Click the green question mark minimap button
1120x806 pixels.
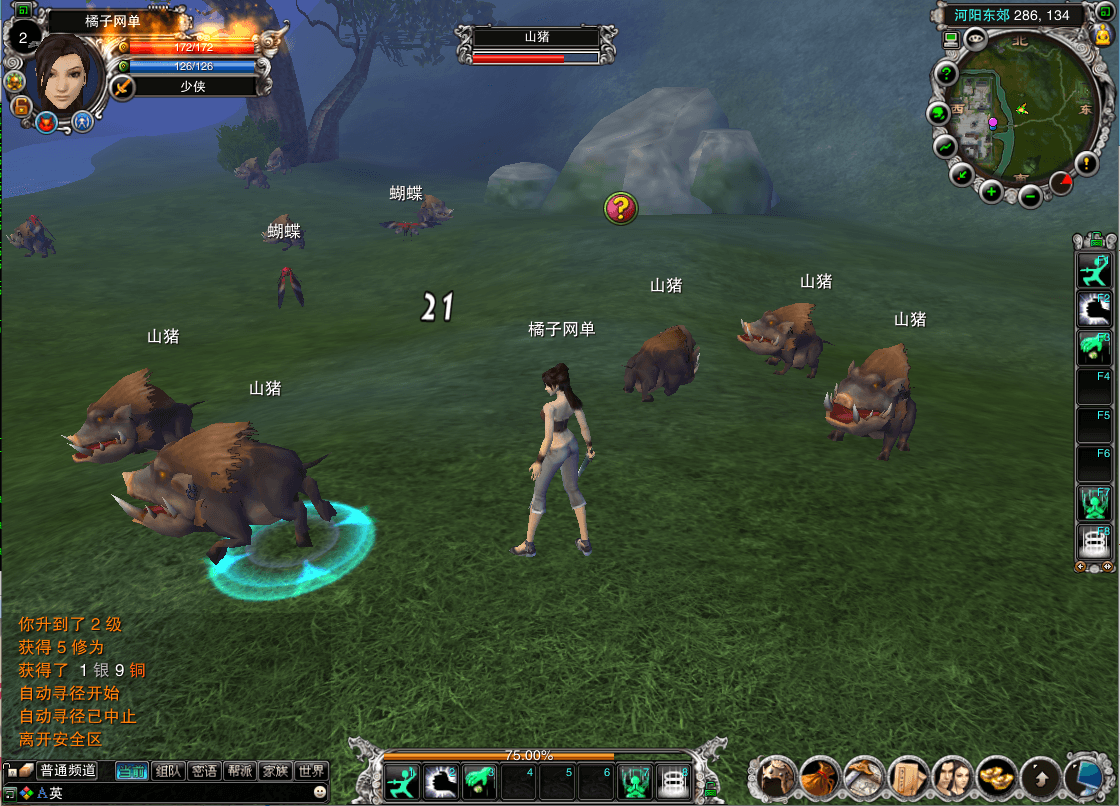[x=947, y=75]
